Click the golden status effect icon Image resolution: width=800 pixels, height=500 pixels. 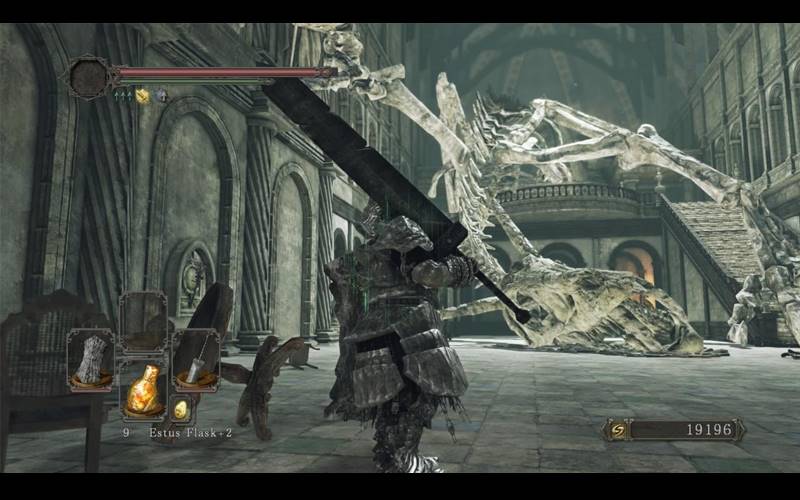point(142,96)
